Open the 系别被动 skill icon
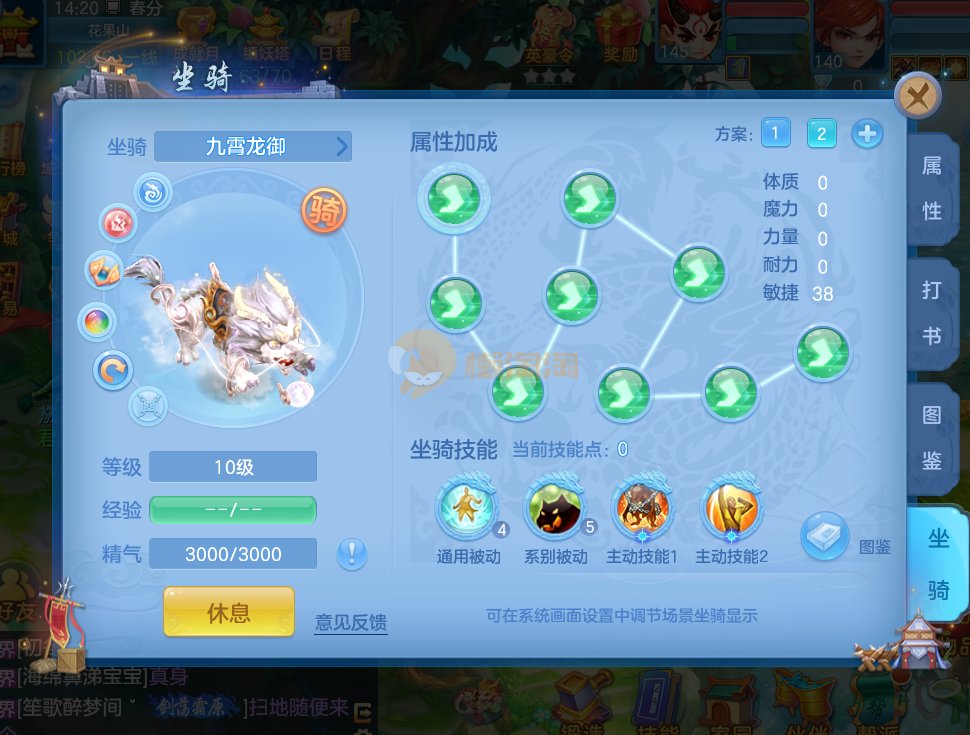Image resolution: width=970 pixels, height=735 pixels. (x=555, y=509)
